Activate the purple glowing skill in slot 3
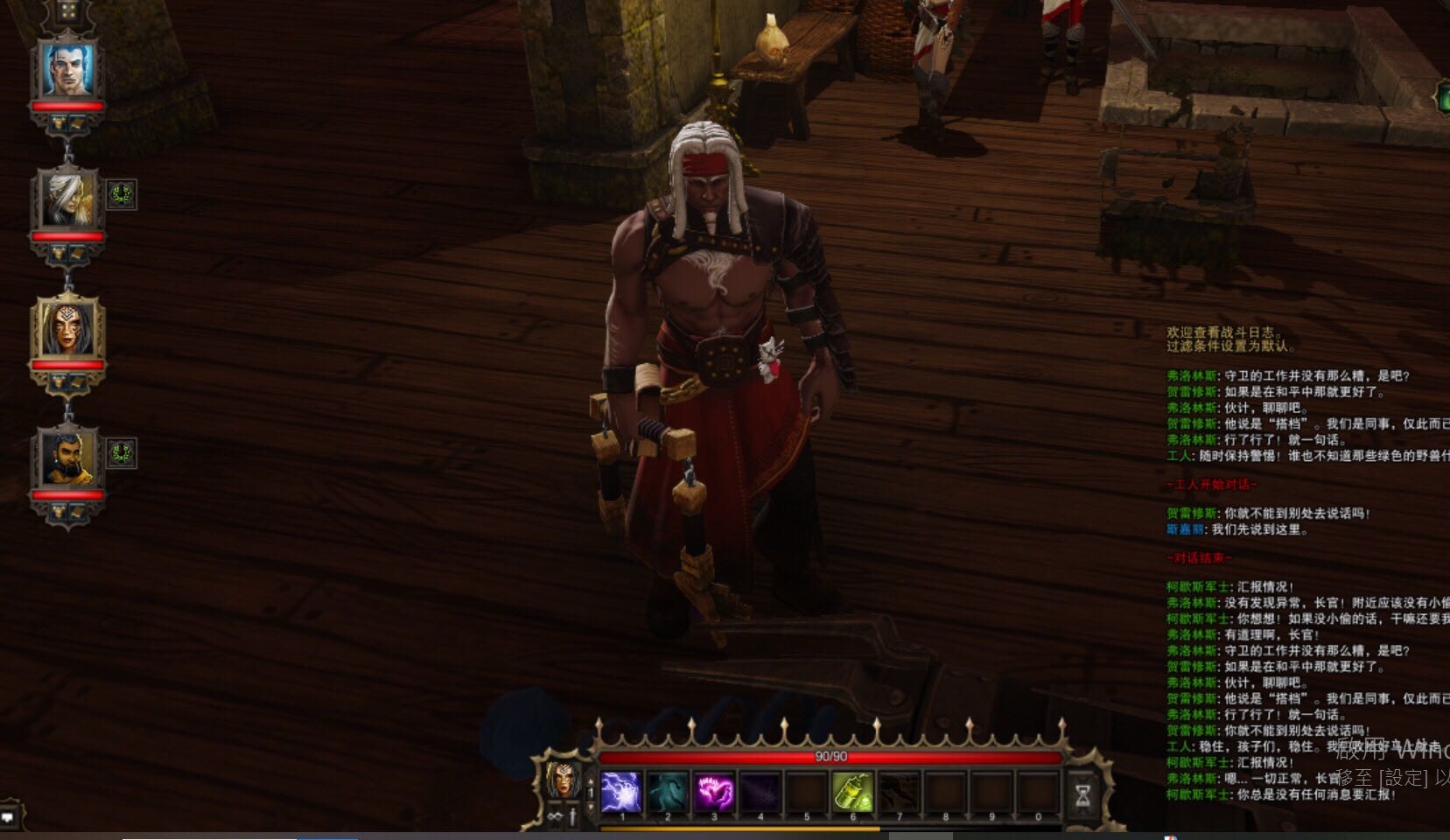Viewport: 1450px width, 840px height. 714,792
